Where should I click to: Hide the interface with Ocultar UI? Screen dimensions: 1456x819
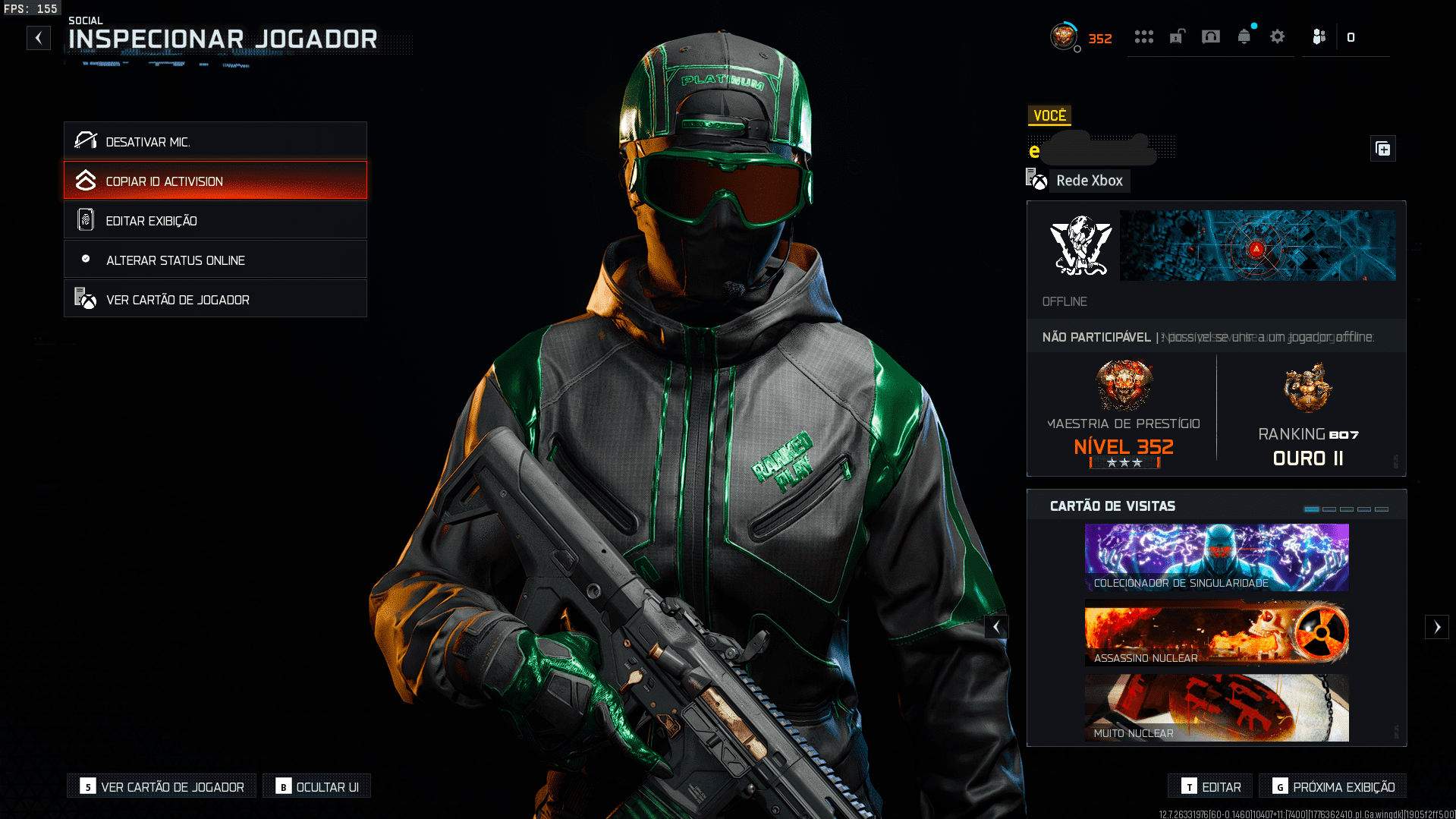coord(317,786)
